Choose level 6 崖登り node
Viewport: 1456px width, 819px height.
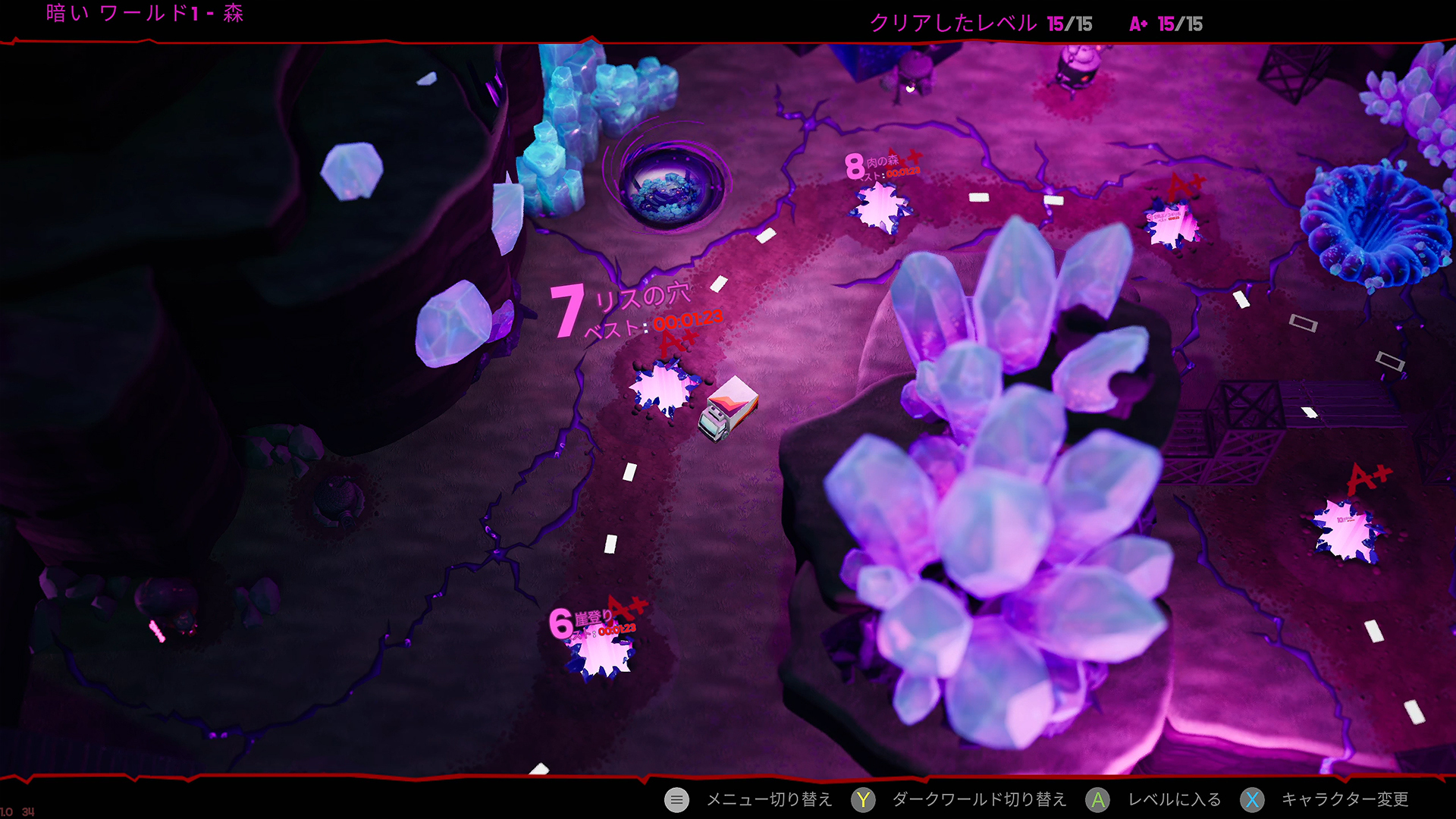tap(600, 654)
